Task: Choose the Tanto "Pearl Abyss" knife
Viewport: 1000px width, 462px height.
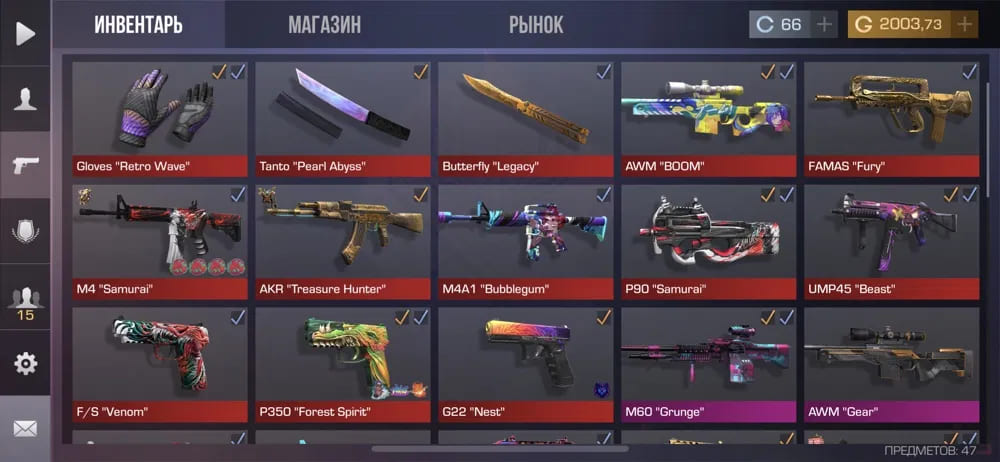Action: point(342,118)
